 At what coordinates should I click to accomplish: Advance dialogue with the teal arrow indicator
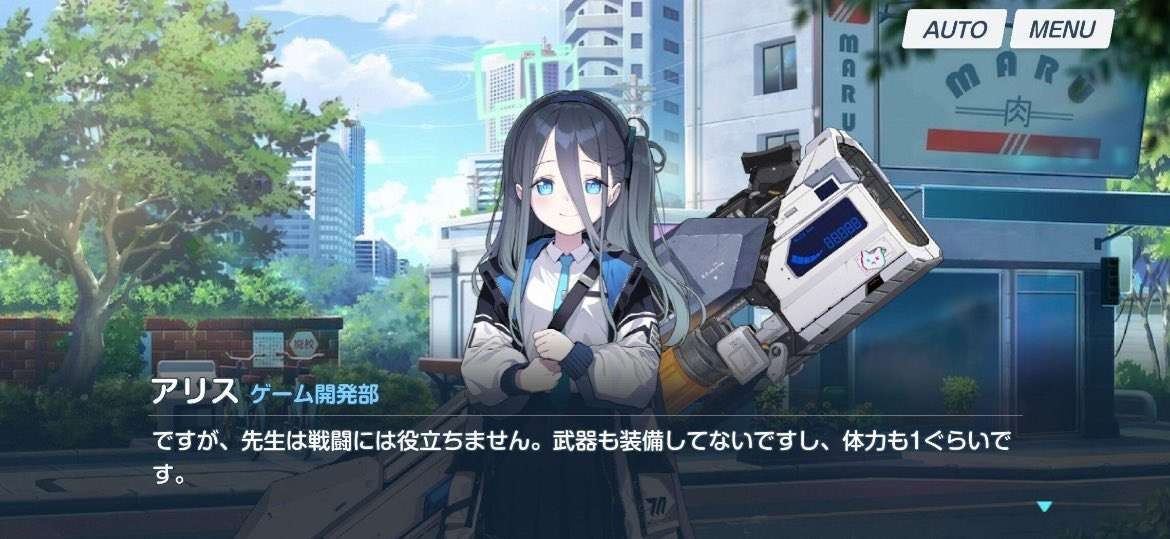pyautogui.click(x=1044, y=507)
